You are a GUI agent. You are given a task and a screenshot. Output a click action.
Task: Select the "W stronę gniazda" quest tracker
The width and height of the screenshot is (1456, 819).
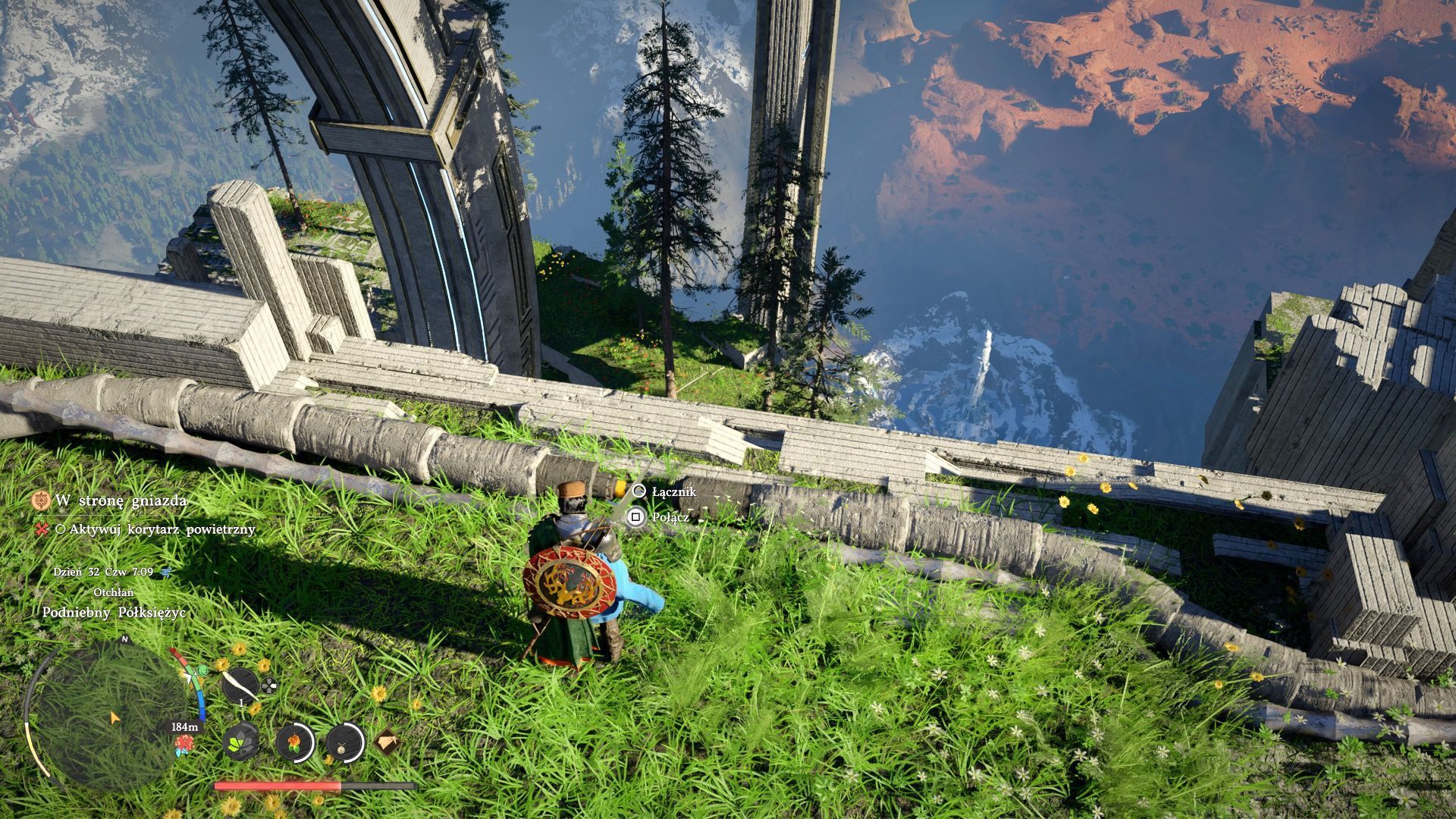120,500
